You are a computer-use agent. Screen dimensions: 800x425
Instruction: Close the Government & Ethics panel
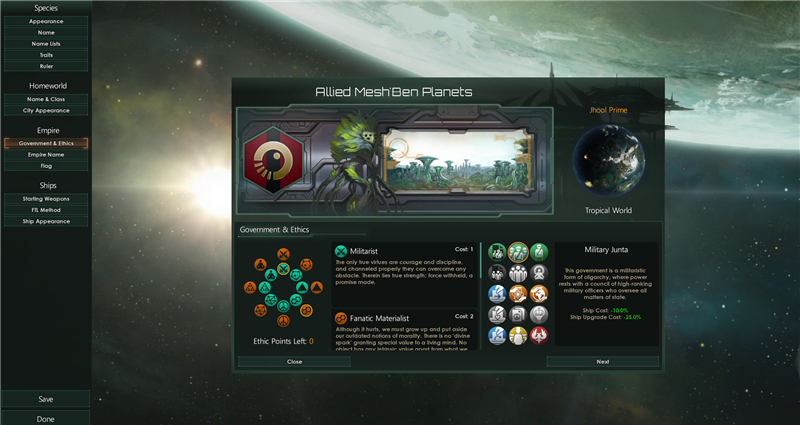(x=294, y=361)
